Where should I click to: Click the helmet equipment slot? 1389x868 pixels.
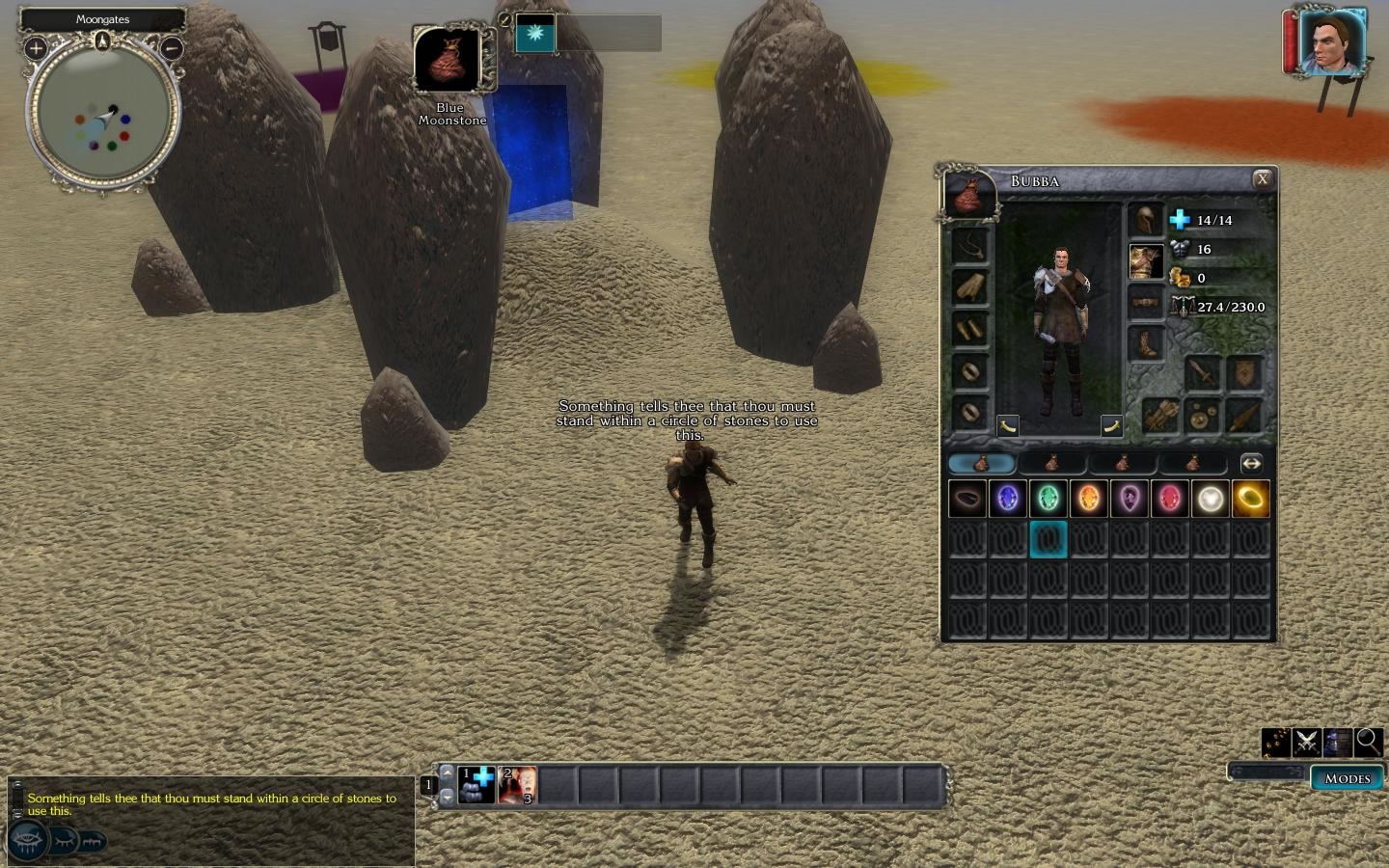[x=1146, y=220]
